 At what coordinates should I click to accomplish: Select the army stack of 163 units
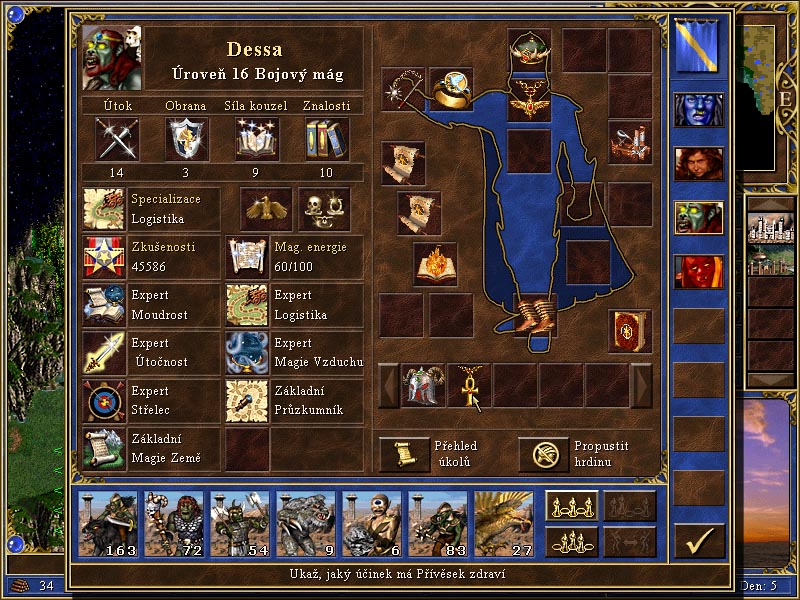tap(110, 524)
